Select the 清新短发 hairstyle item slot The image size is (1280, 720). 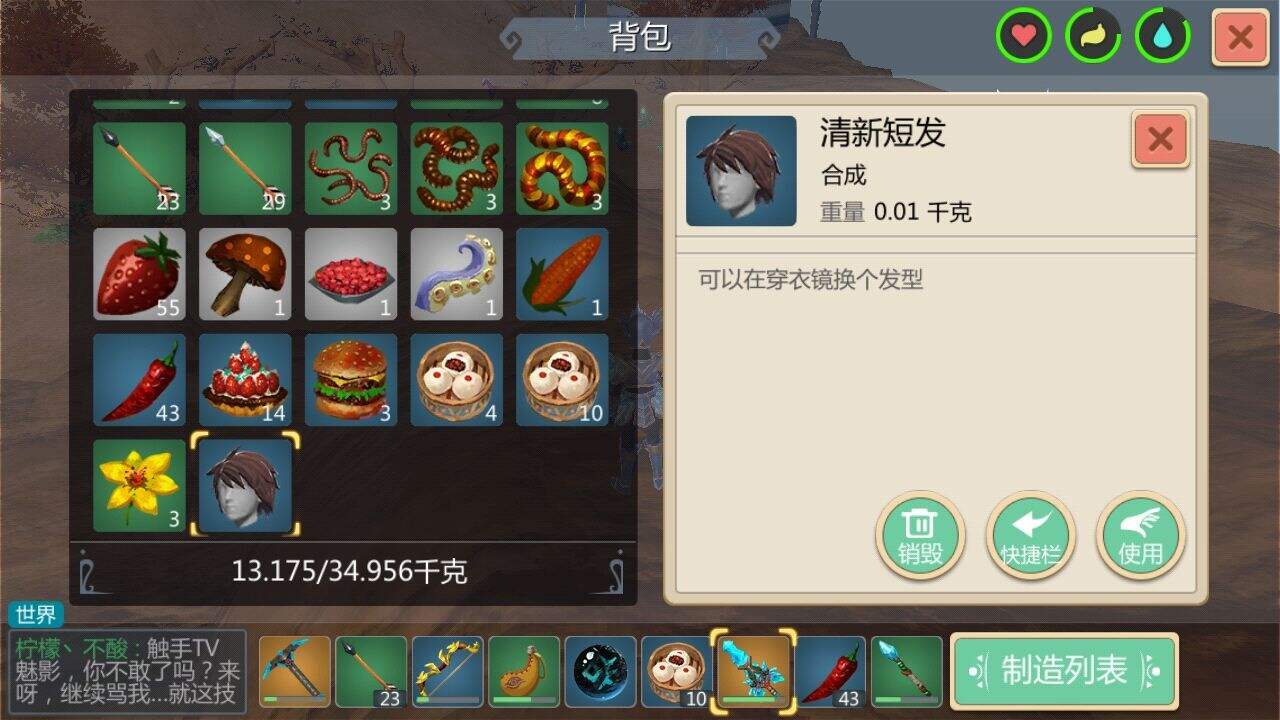tap(245, 487)
